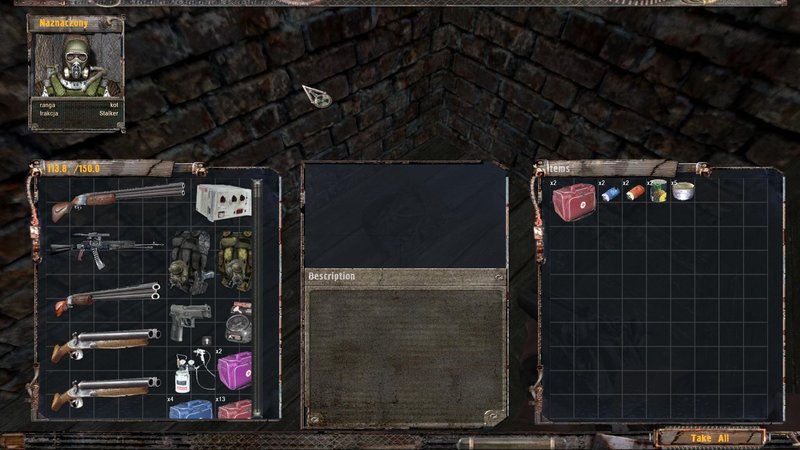Select the grey armored suit with gas mask
The width and height of the screenshot is (800, 450).
tap(188, 260)
